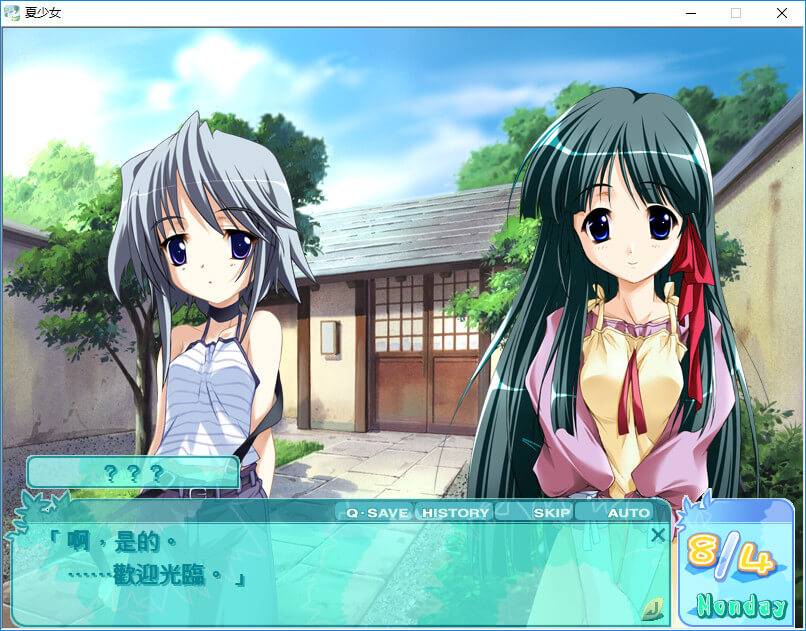Viewport: 806px width, 631px height.
Task: Hide the dialogue box with X
Action: pos(657,535)
